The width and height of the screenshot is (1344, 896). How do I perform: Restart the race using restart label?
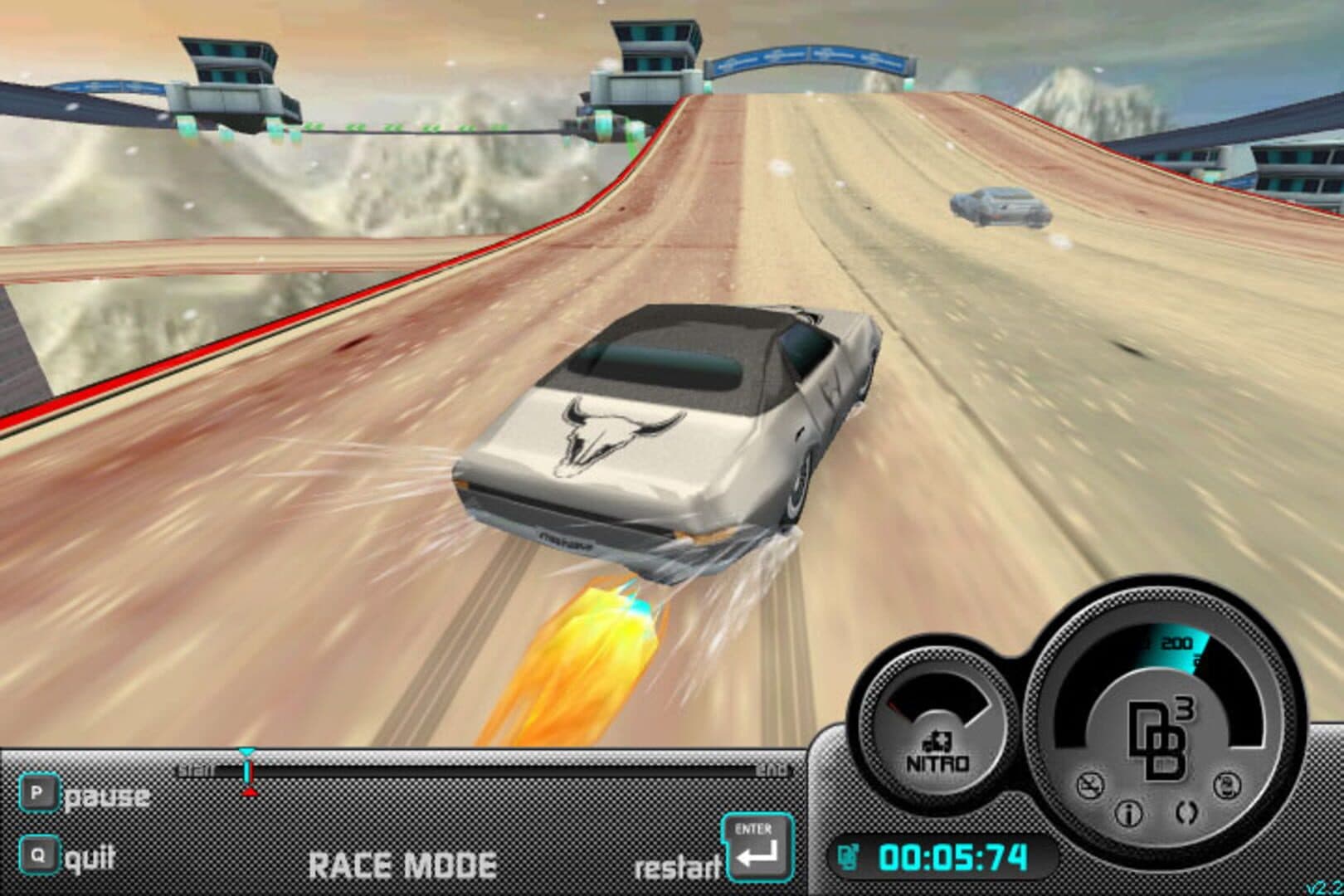(x=676, y=867)
